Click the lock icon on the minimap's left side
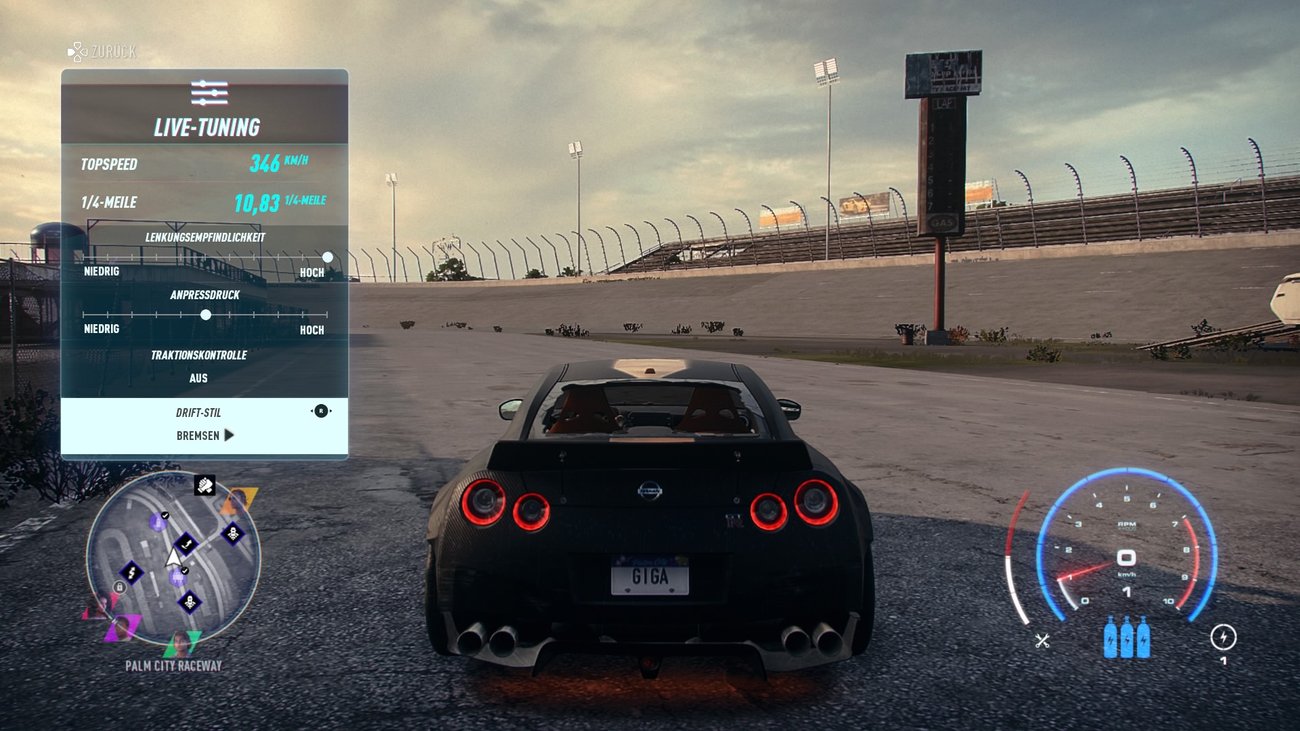This screenshot has width=1300, height=731. (119, 587)
